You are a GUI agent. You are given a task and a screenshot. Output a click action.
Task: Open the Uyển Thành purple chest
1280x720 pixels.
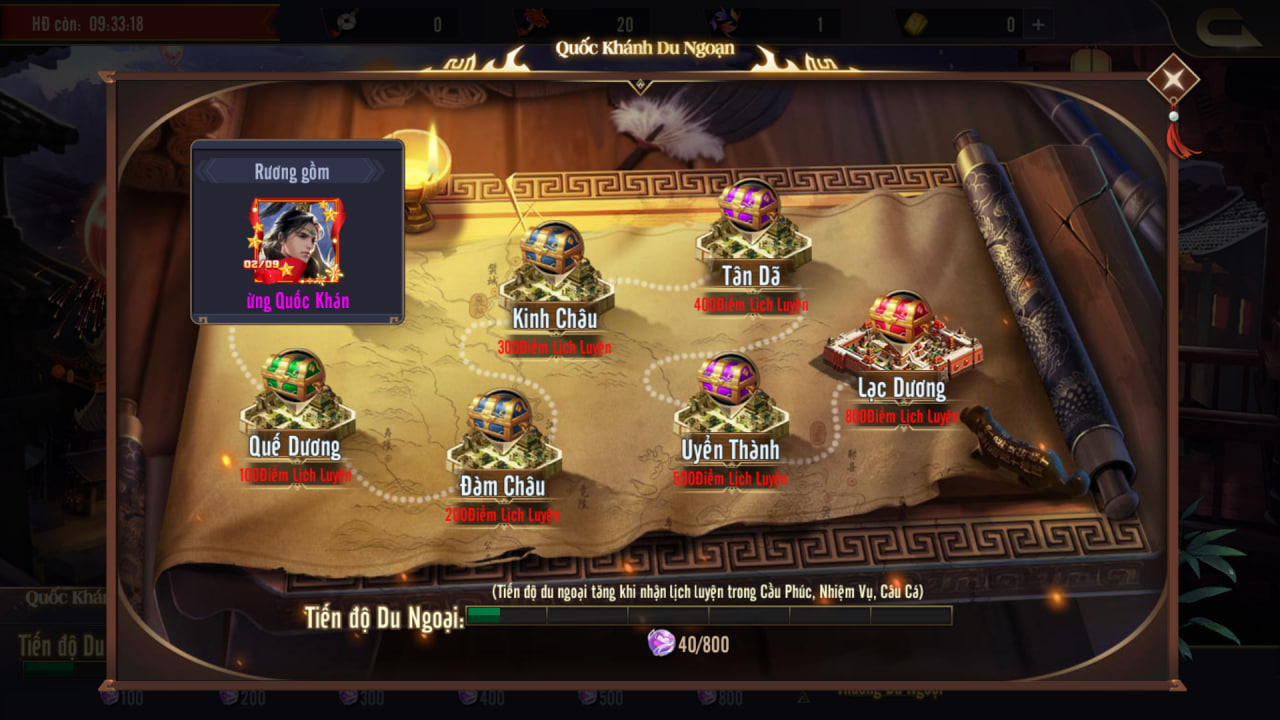[x=728, y=380]
